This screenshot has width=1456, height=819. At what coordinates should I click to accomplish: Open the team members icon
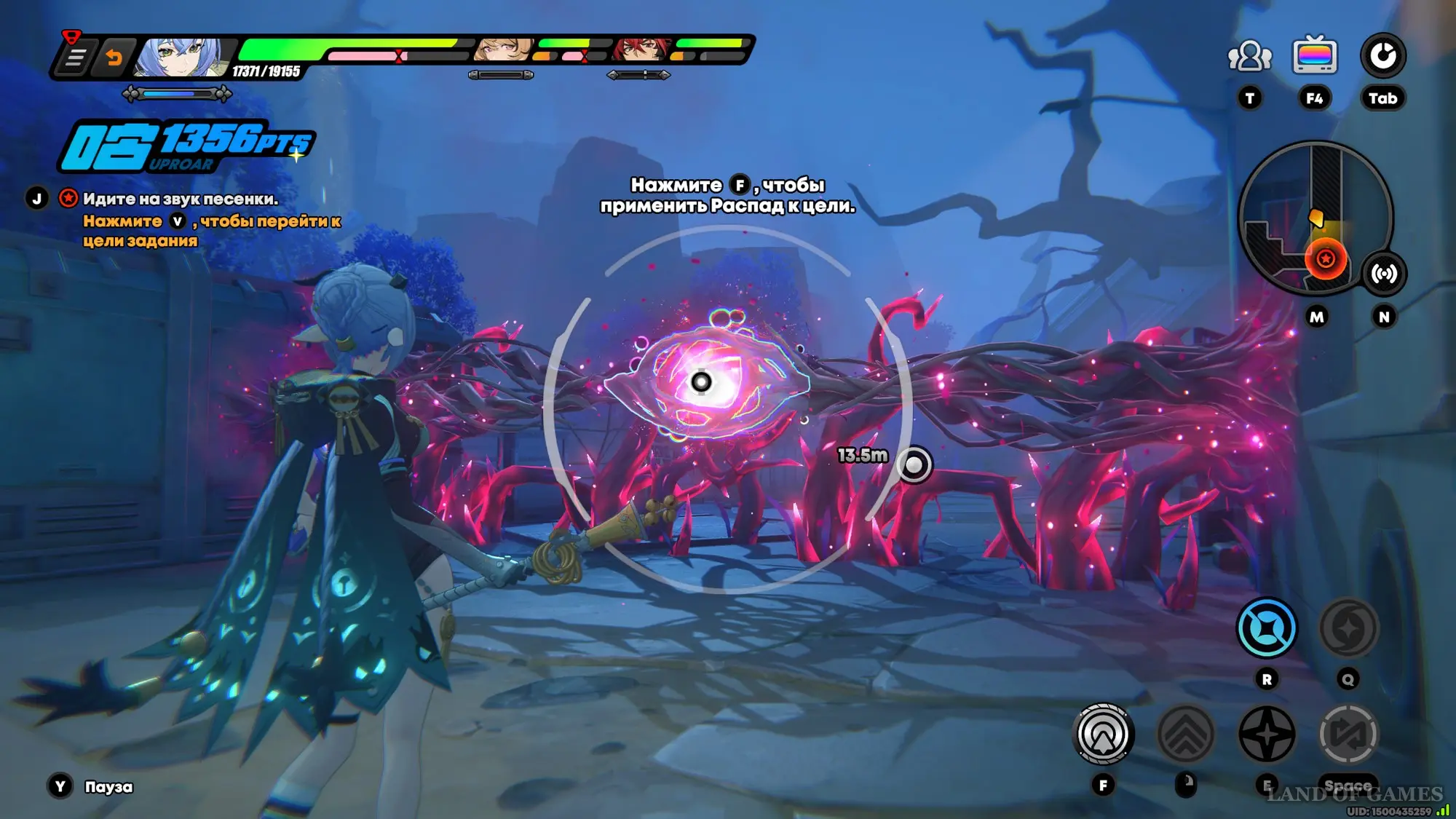tap(1249, 56)
